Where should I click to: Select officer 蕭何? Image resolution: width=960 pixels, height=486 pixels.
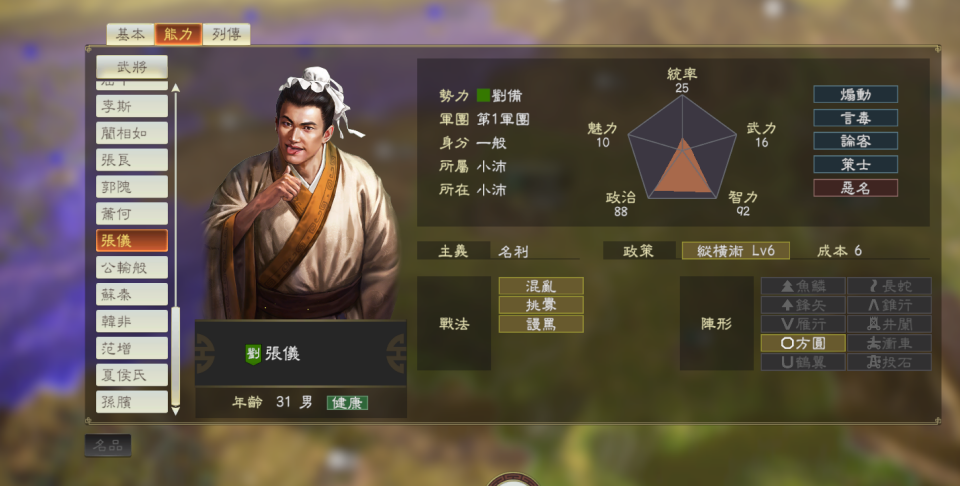(132, 214)
